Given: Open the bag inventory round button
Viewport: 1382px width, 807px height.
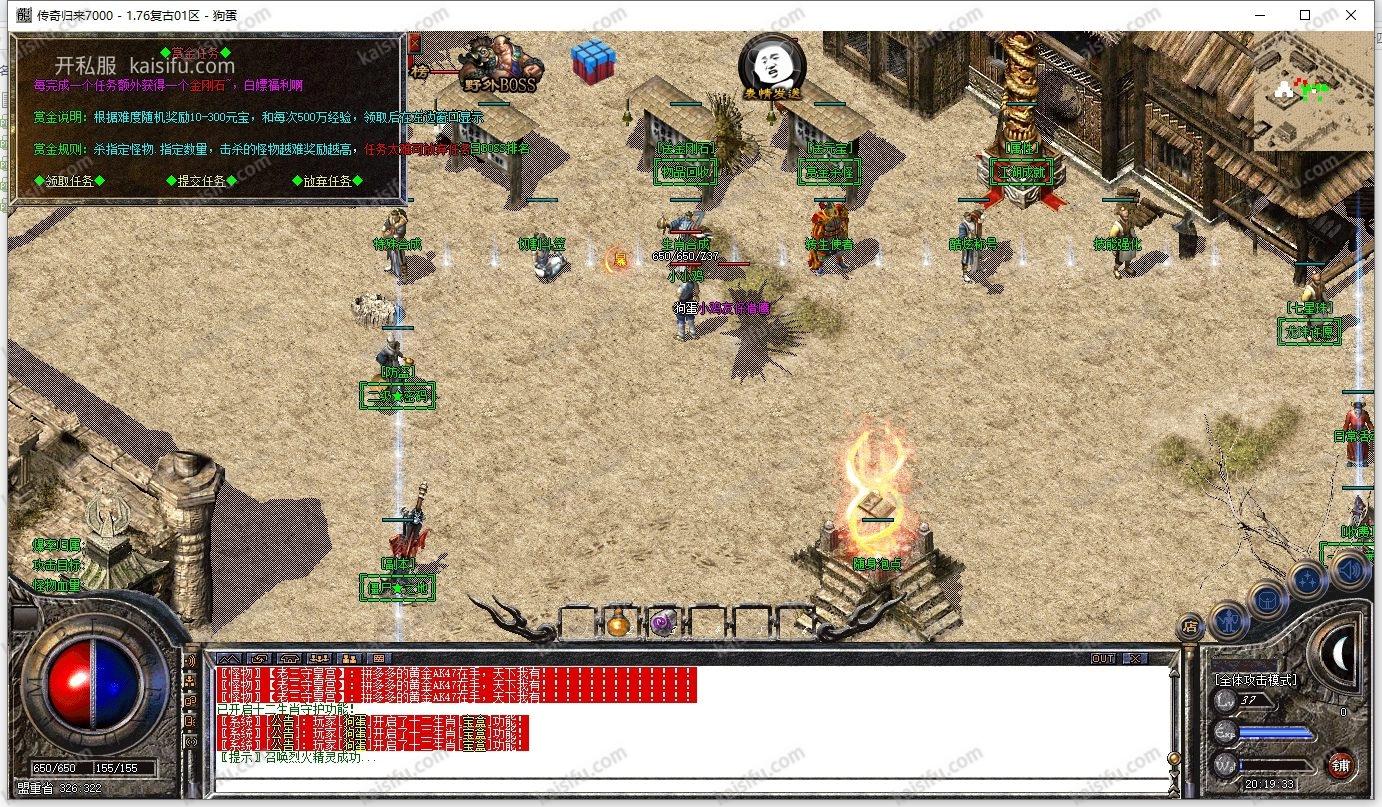Looking at the screenshot, I should click(1267, 601).
